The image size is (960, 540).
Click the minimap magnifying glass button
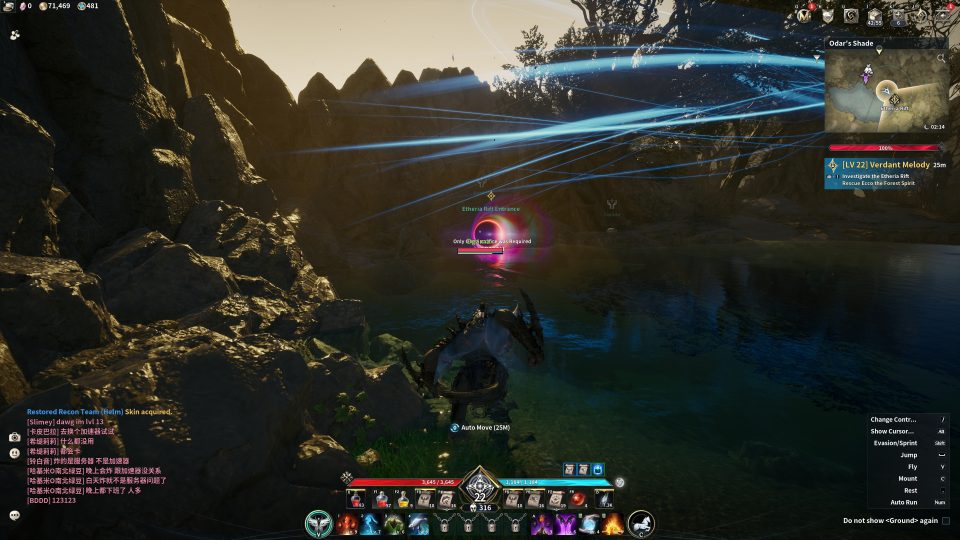coord(940,59)
